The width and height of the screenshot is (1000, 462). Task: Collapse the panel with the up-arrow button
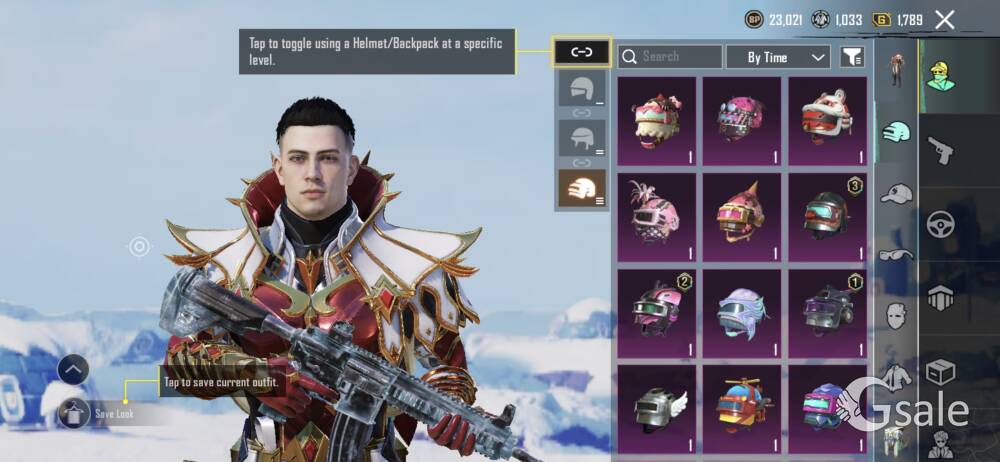(x=73, y=369)
